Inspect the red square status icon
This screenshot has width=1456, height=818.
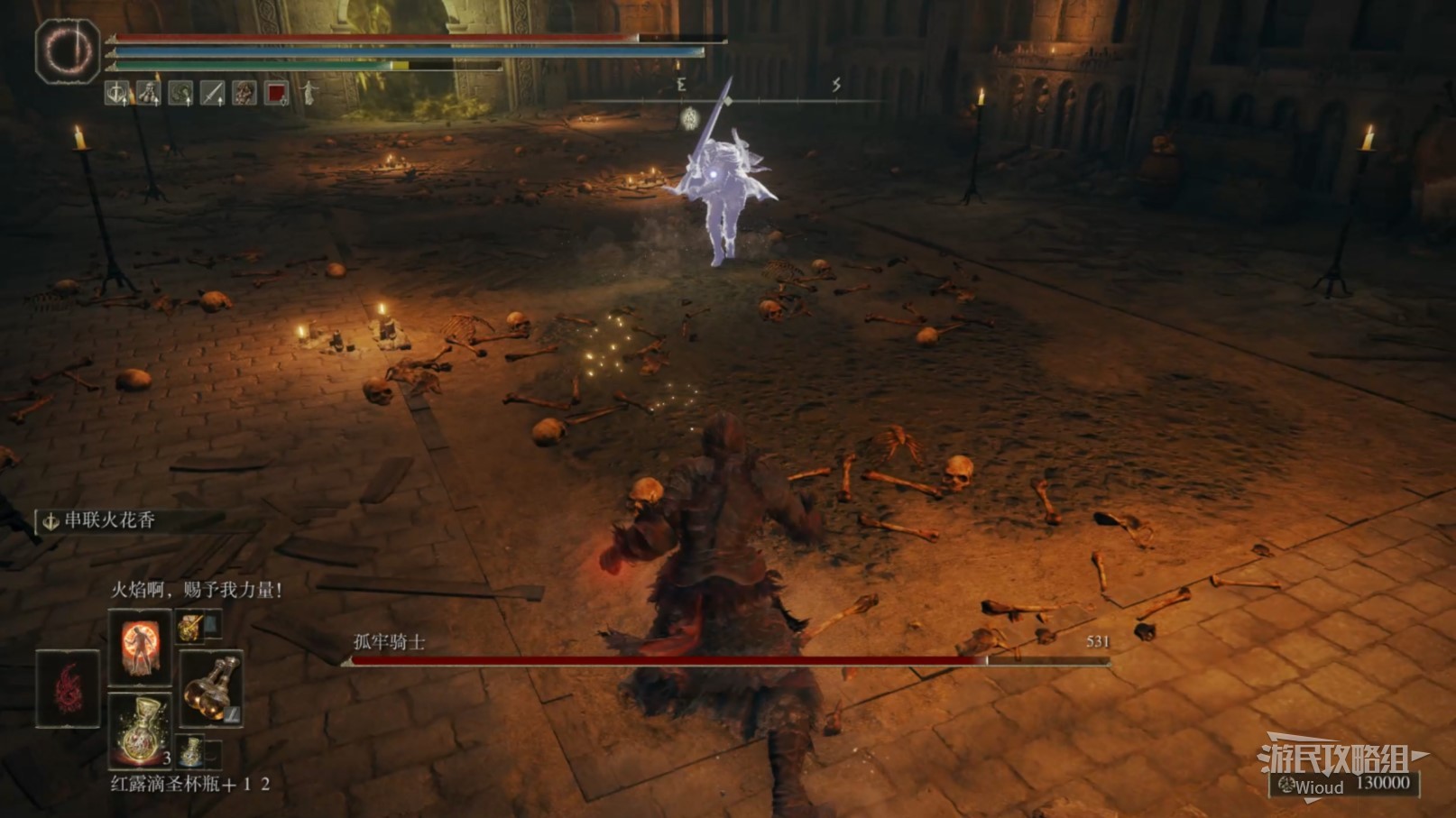(276, 92)
